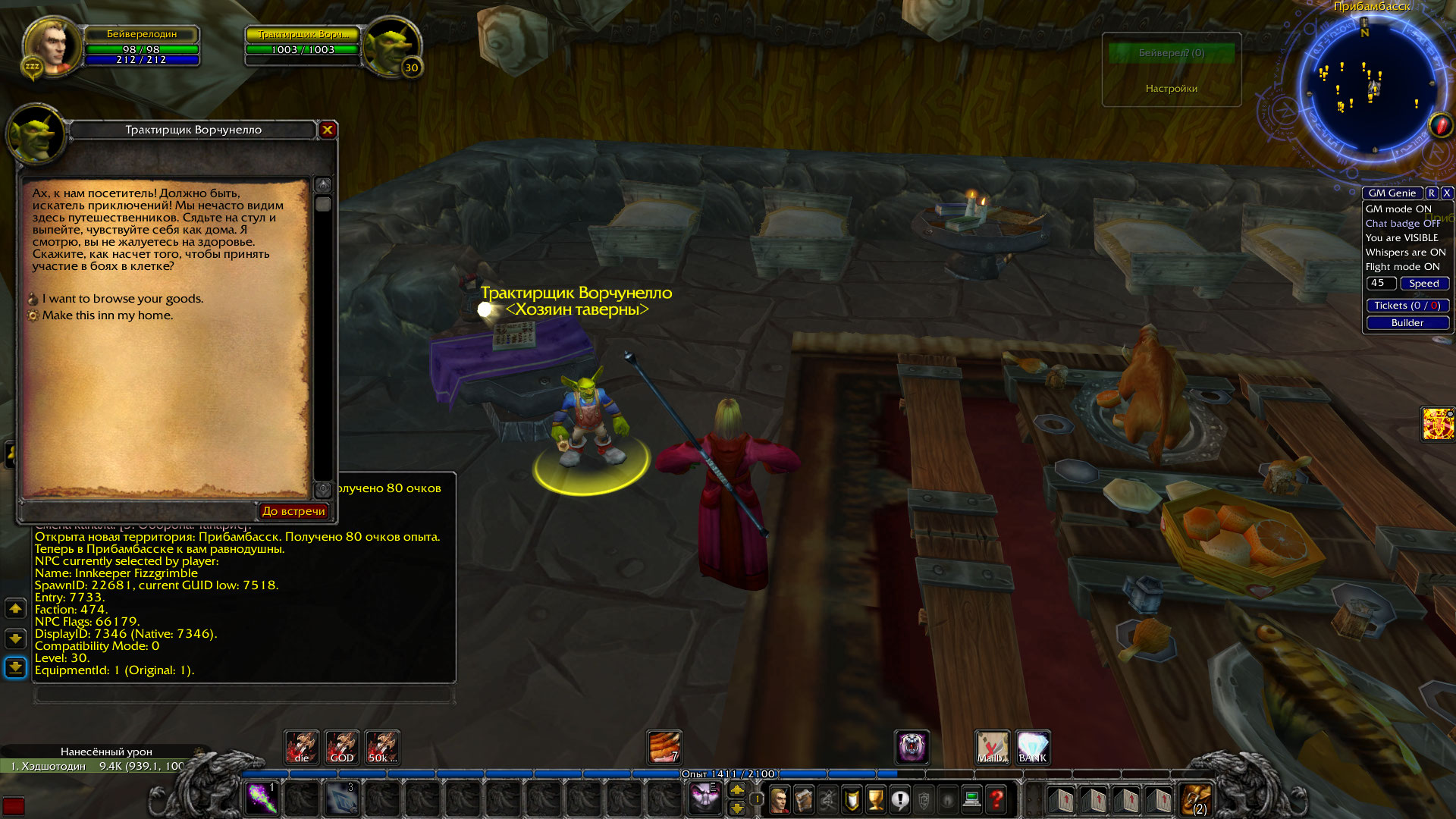Click the experience bar
Viewport: 1456px width, 819px height.
[728, 773]
